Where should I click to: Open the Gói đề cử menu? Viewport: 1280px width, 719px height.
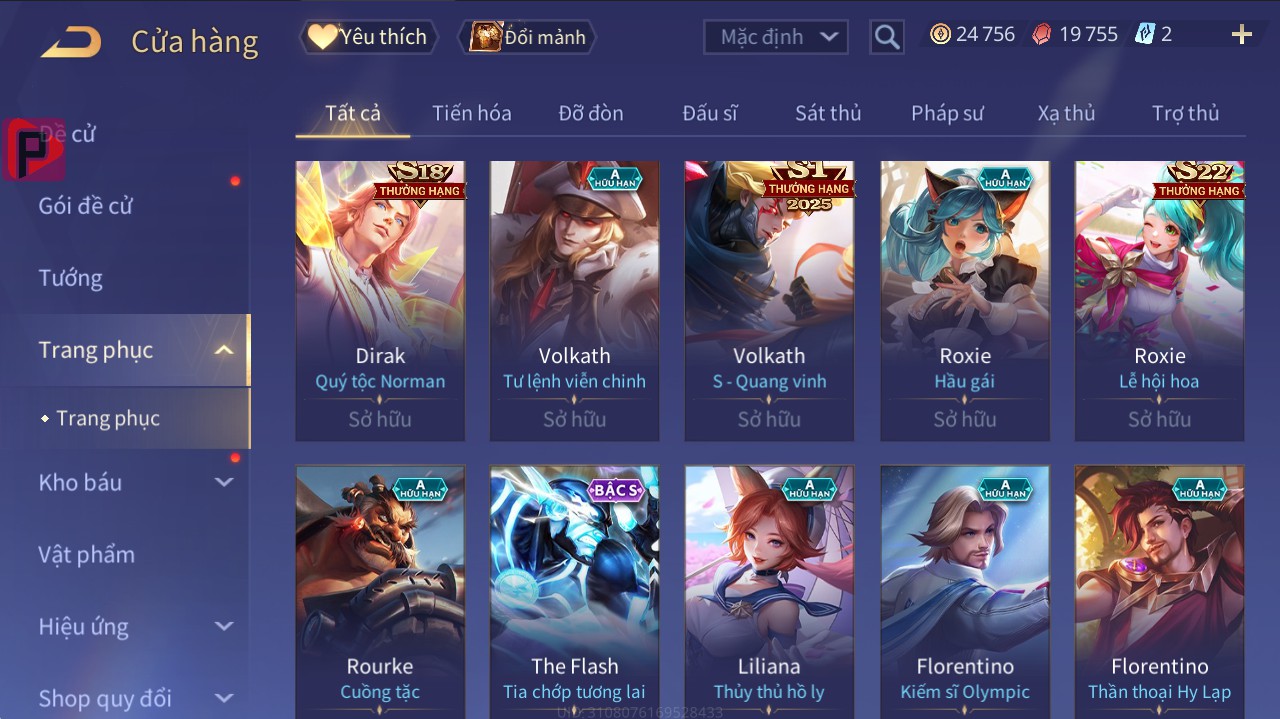point(86,206)
